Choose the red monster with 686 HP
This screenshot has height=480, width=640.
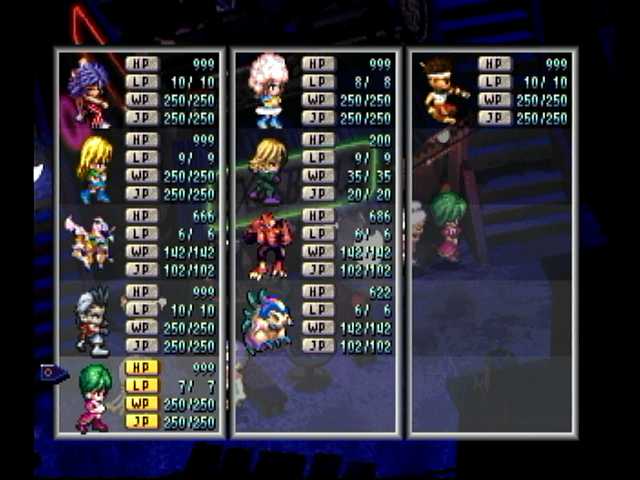click(x=268, y=244)
